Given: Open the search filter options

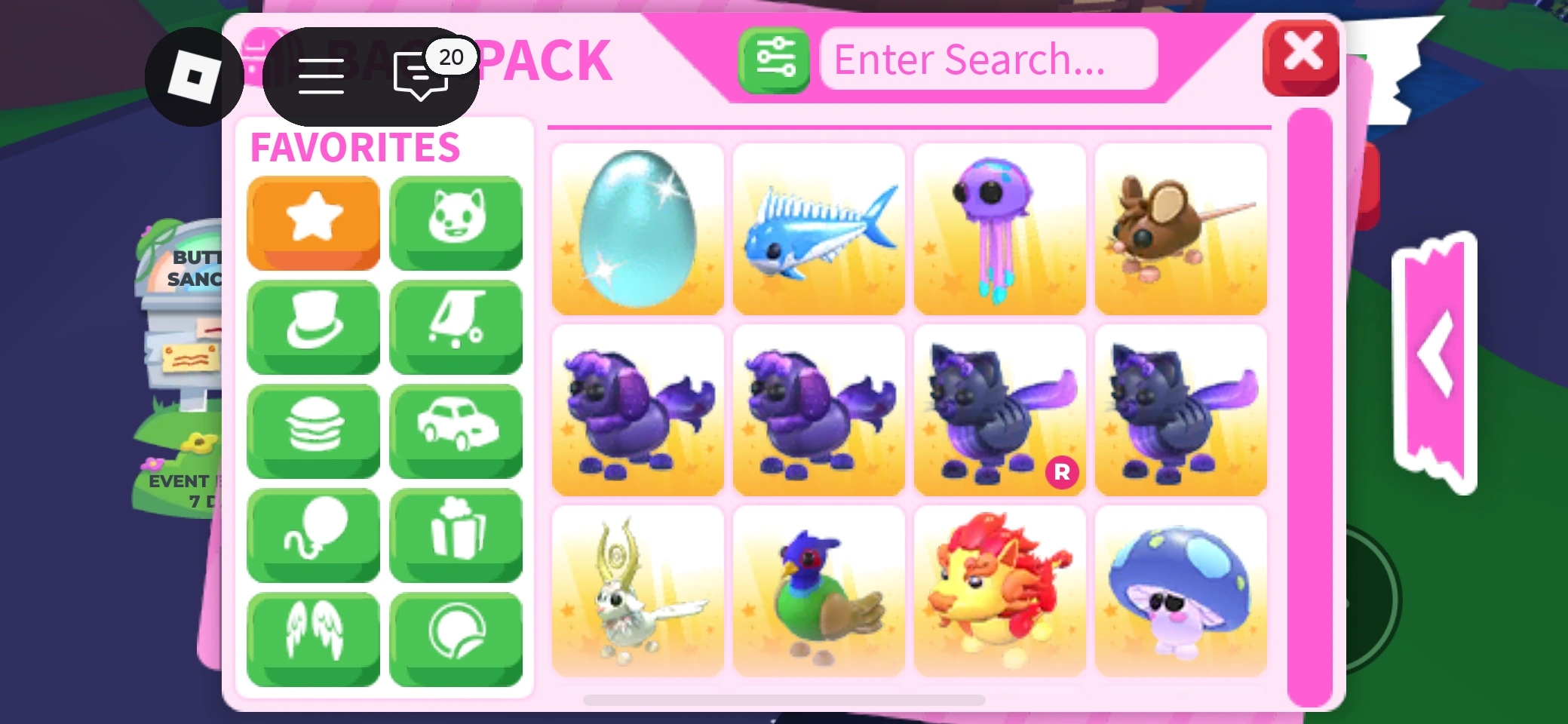Looking at the screenshot, I should [774, 60].
